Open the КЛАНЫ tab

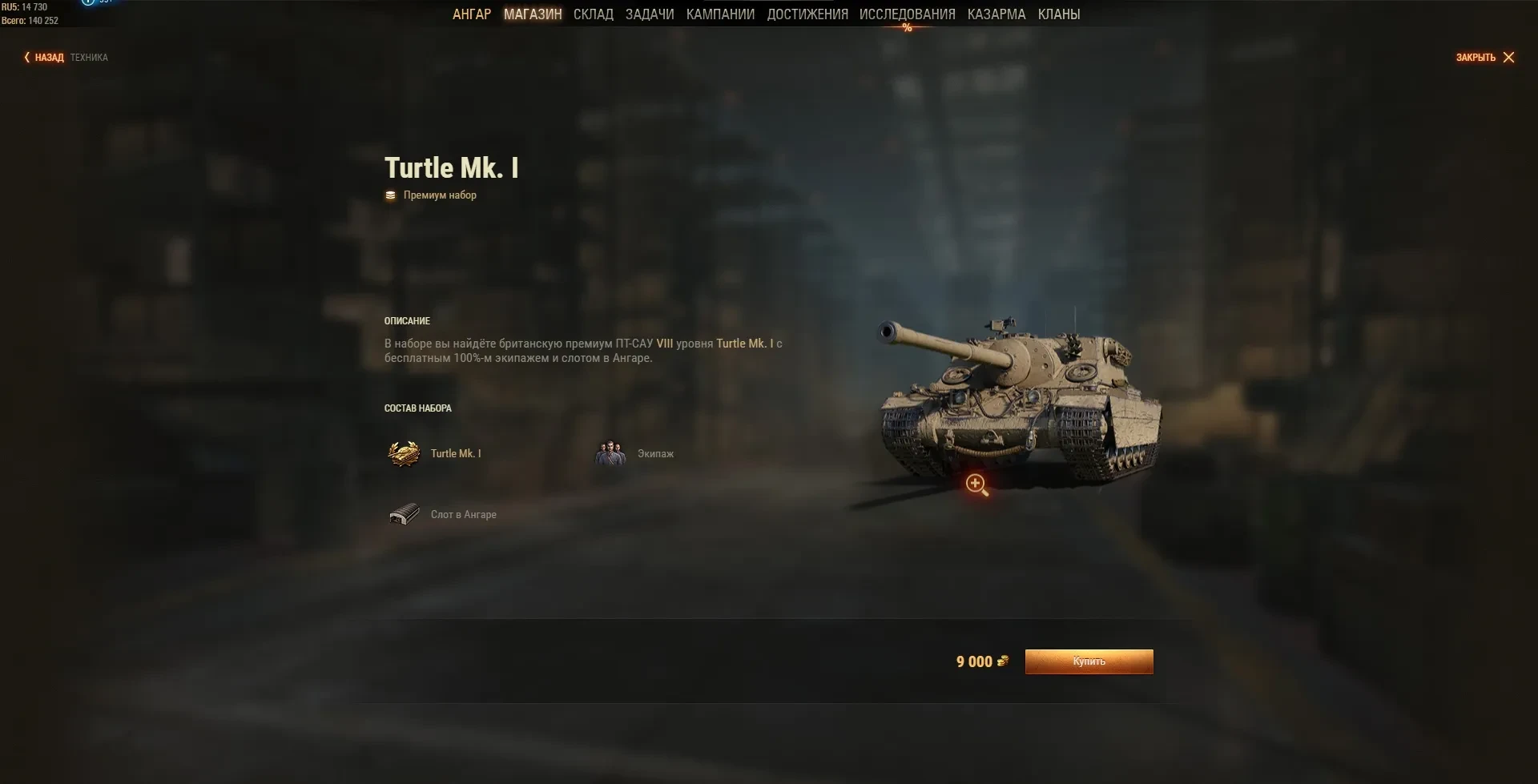click(x=1058, y=14)
